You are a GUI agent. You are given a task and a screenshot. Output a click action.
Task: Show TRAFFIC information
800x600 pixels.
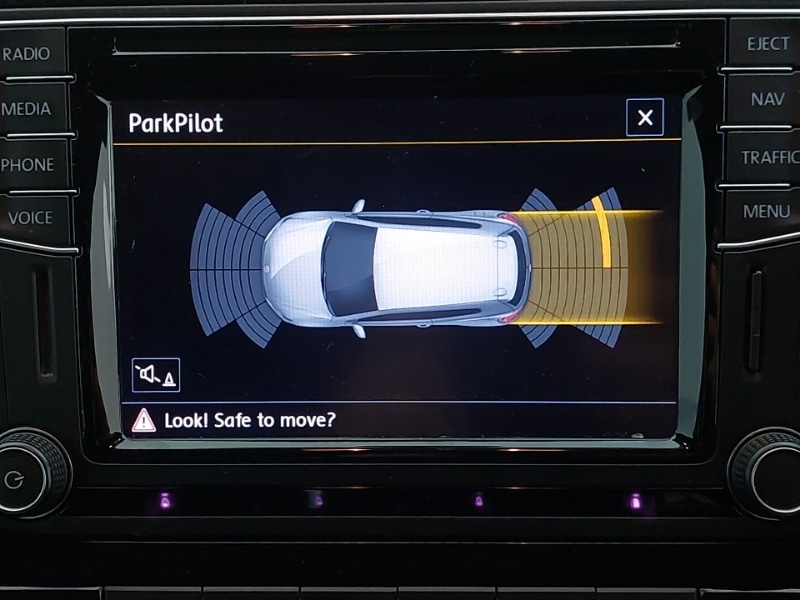point(768,157)
